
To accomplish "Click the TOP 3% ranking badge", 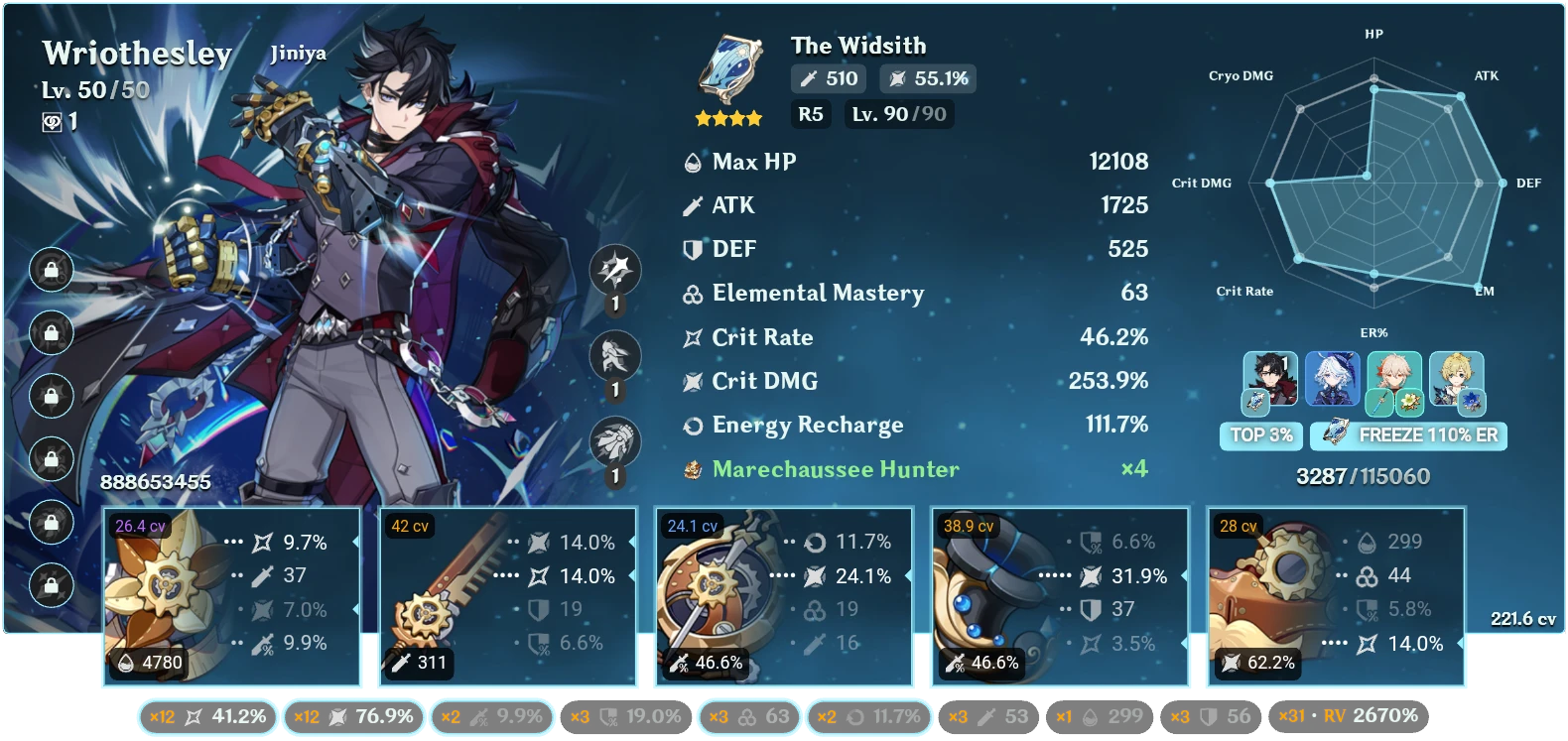I will [1261, 435].
